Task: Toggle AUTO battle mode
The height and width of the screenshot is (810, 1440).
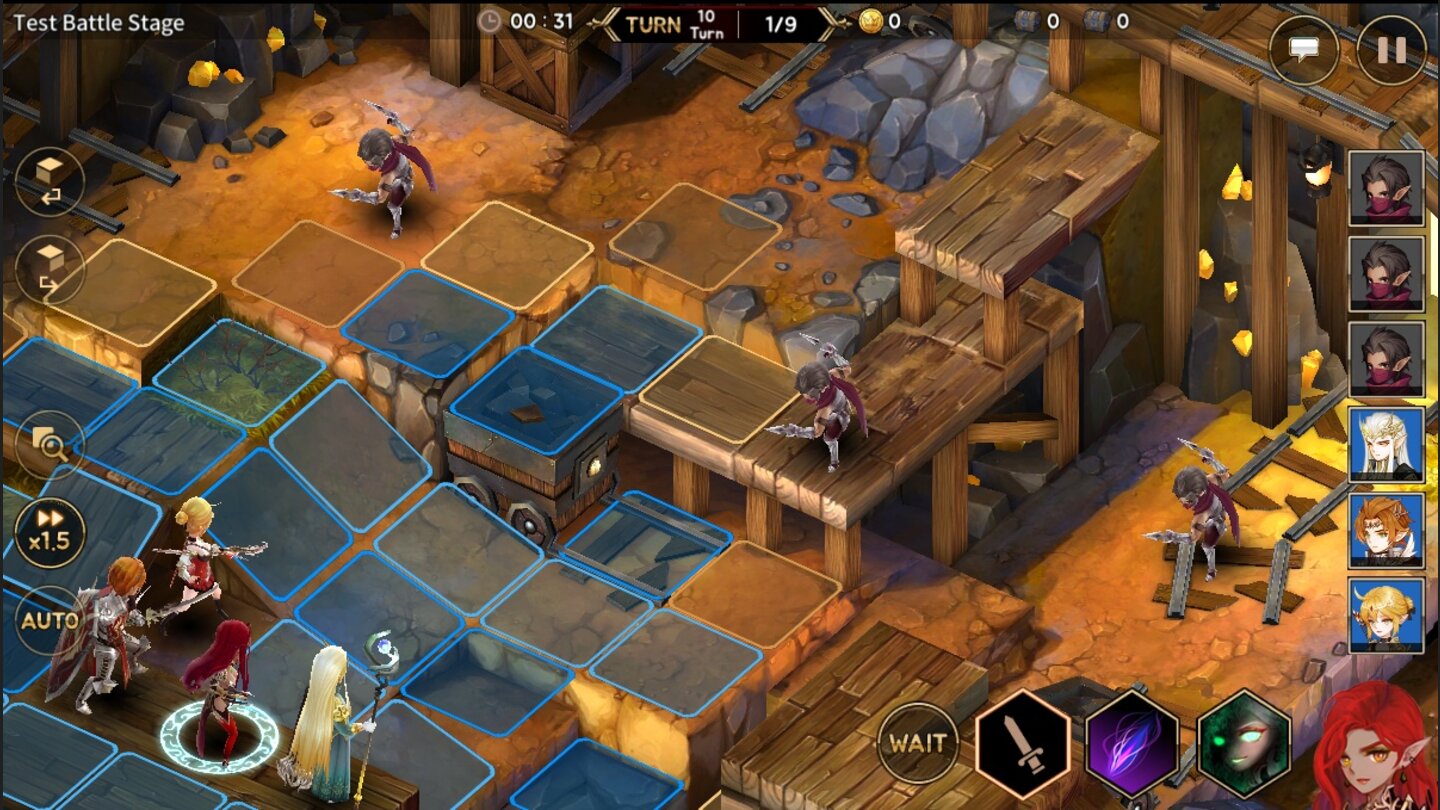Action: click(48, 620)
